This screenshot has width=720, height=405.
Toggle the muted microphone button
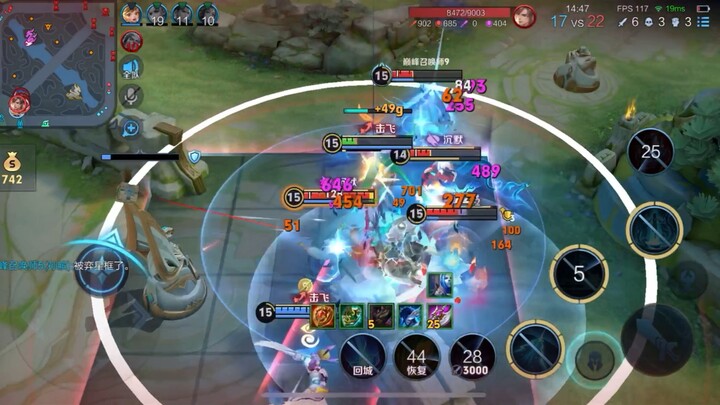coord(131,96)
